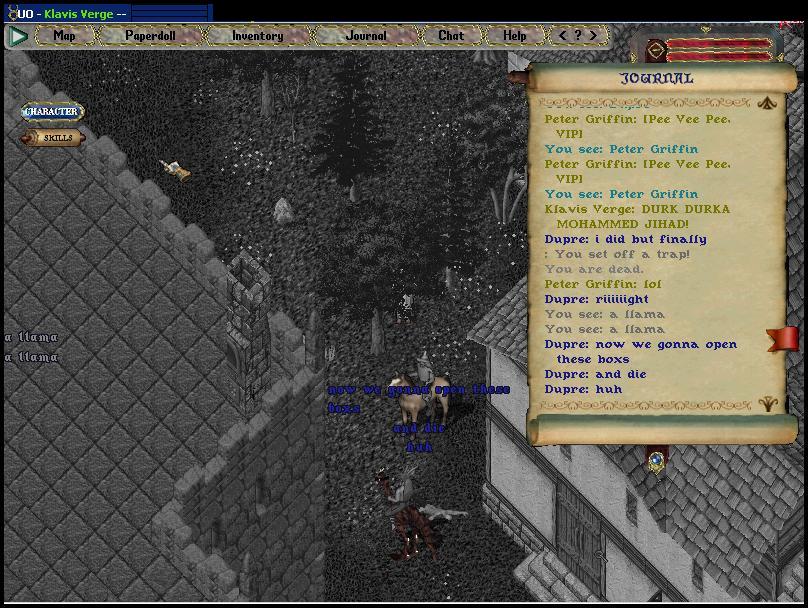808x608 pixels.
Task: Click the blue gem below the journal scroll
Action: point(656,461)
